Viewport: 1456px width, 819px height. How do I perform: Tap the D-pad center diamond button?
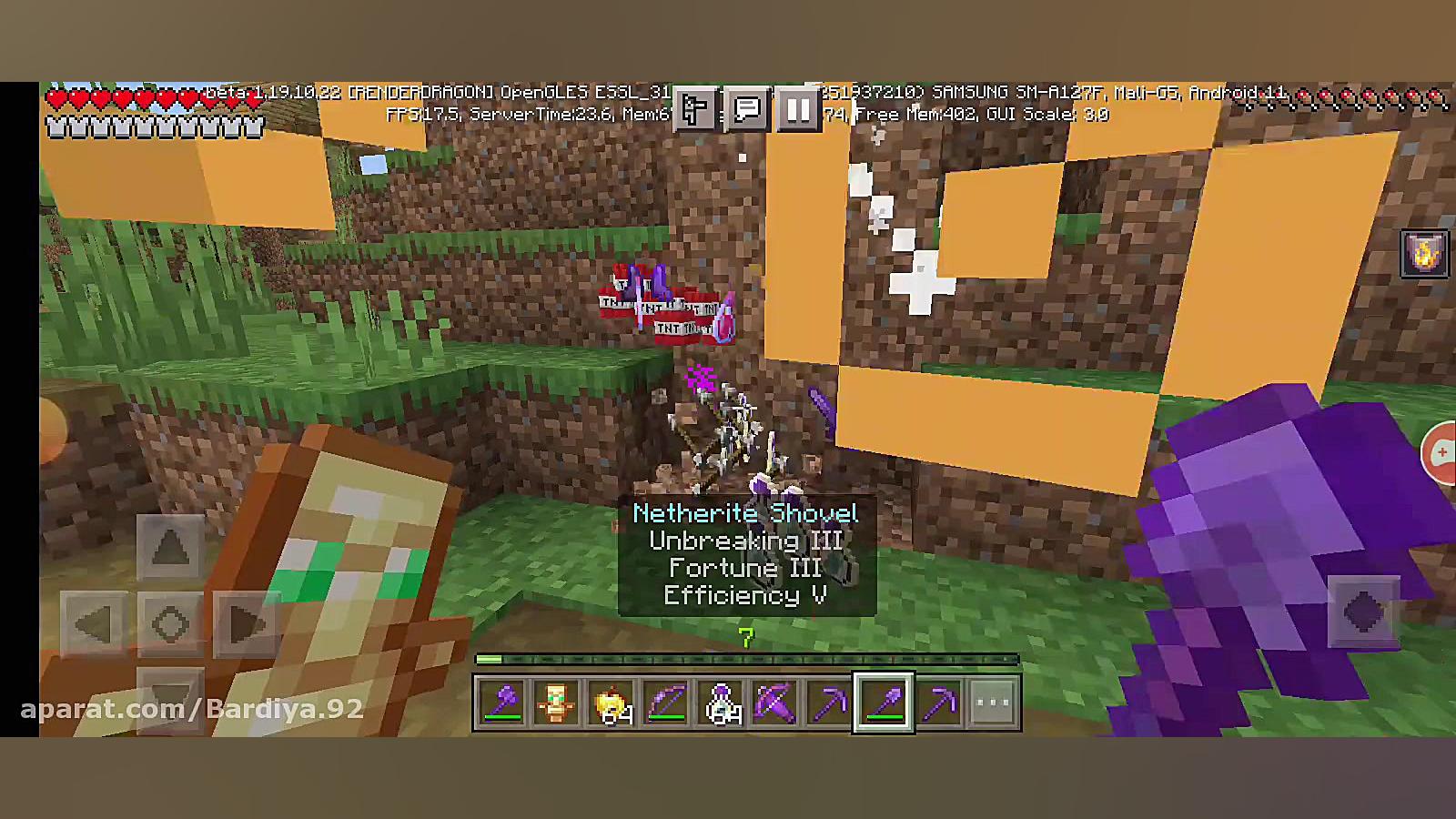coord(170,624)
